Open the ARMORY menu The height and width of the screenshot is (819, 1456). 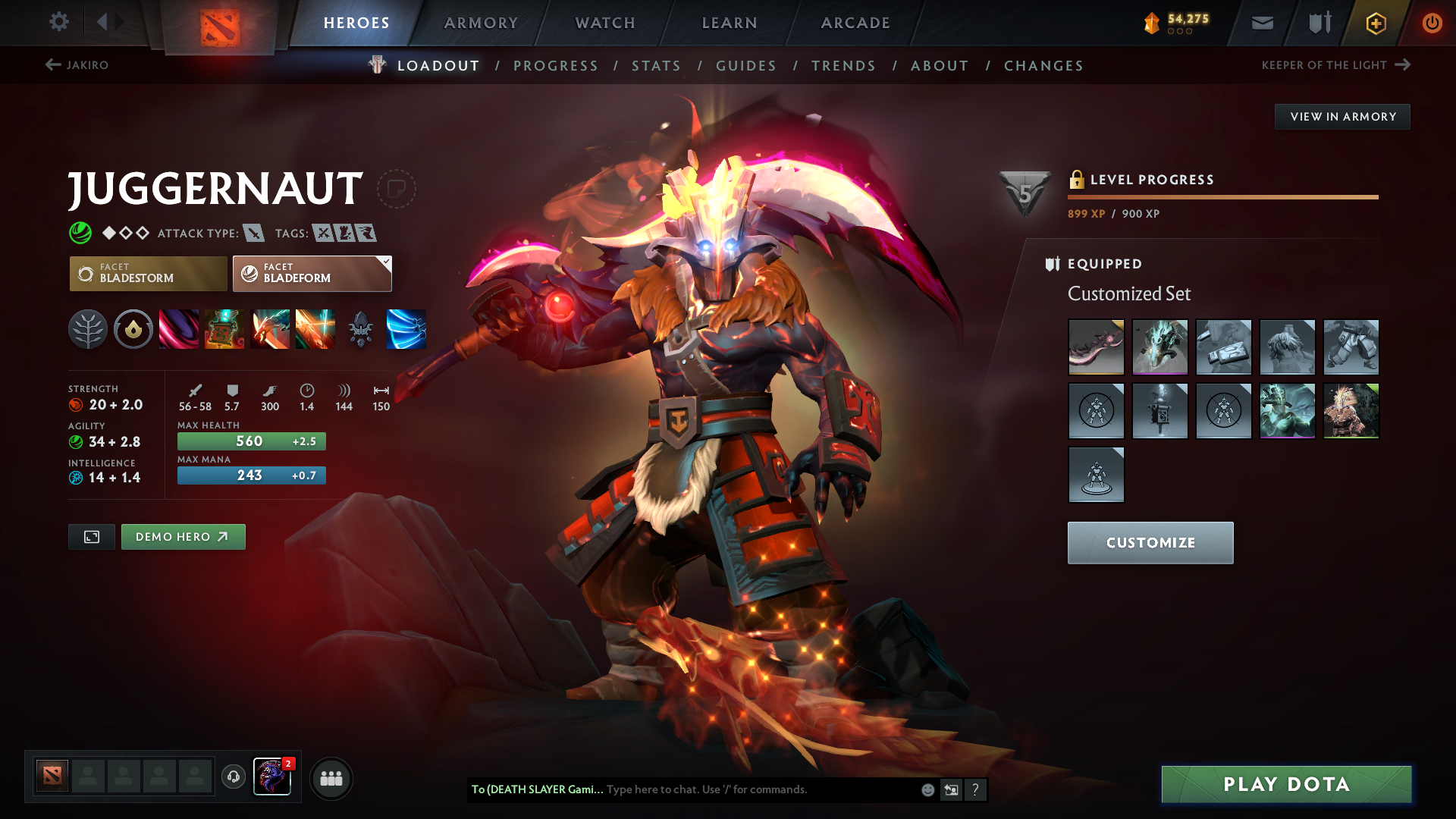(x=481, y=23)
